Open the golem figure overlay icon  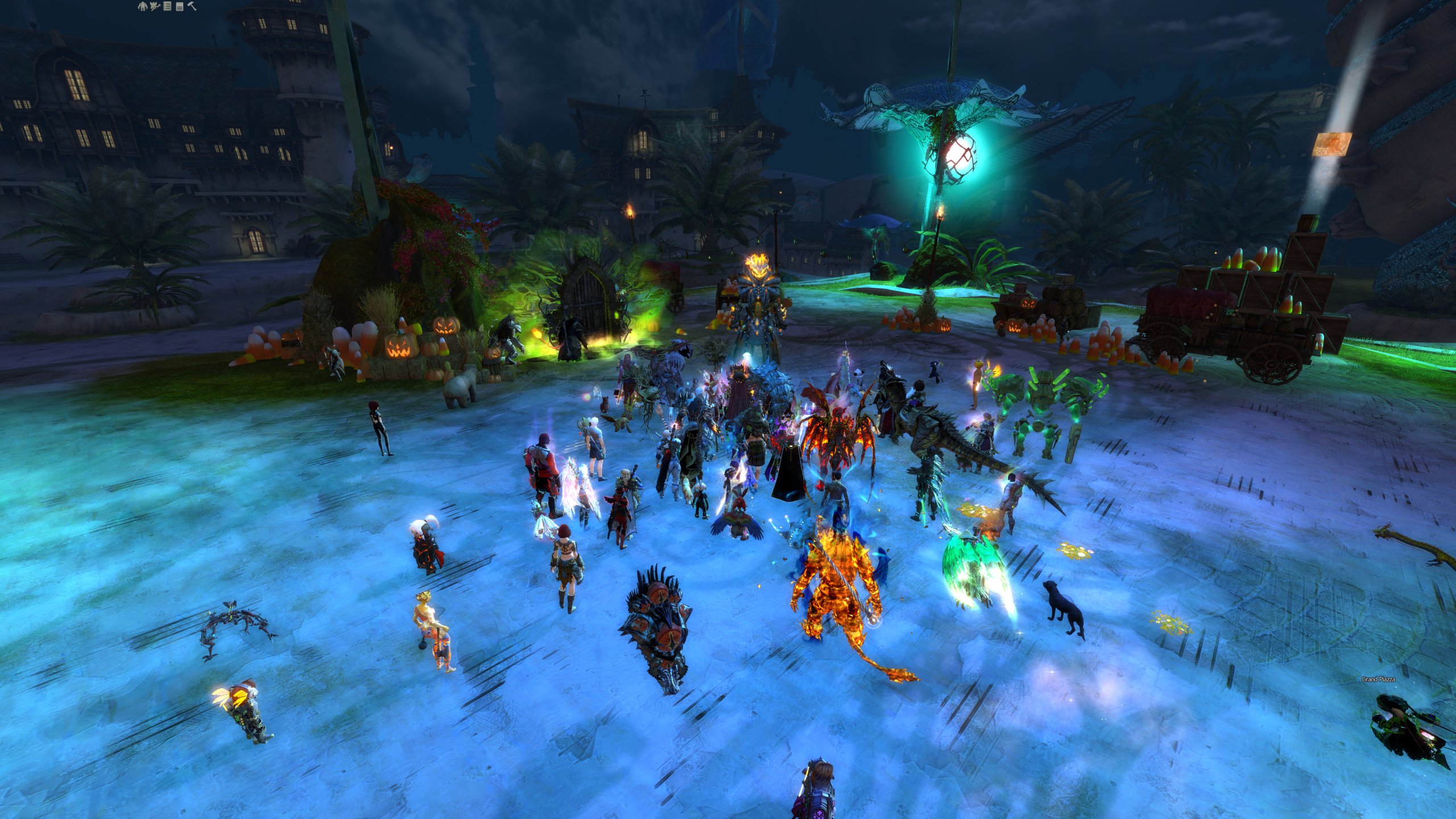point(142,6)
